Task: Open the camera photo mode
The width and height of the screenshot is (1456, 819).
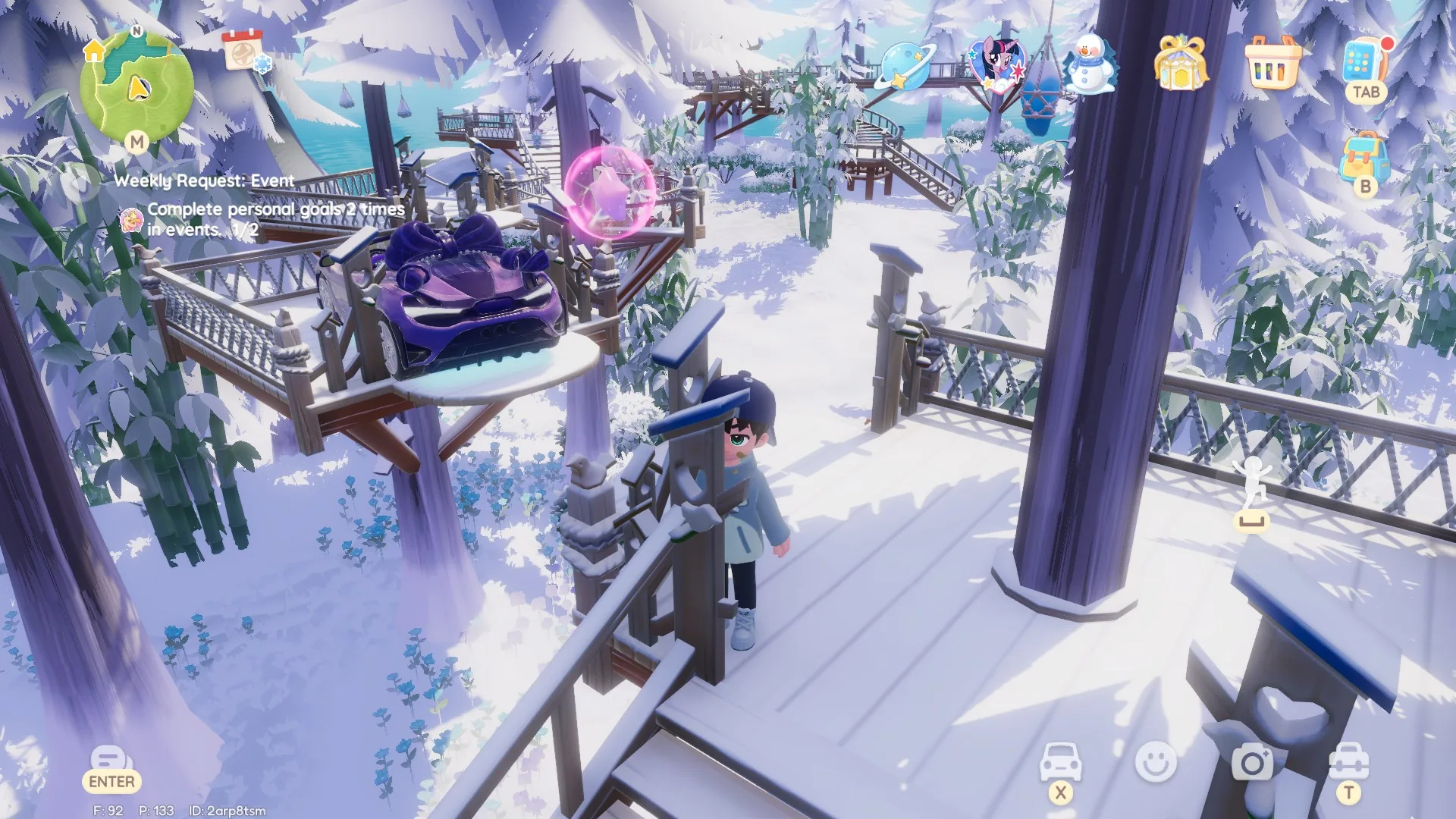Action: pos(1252,761)
